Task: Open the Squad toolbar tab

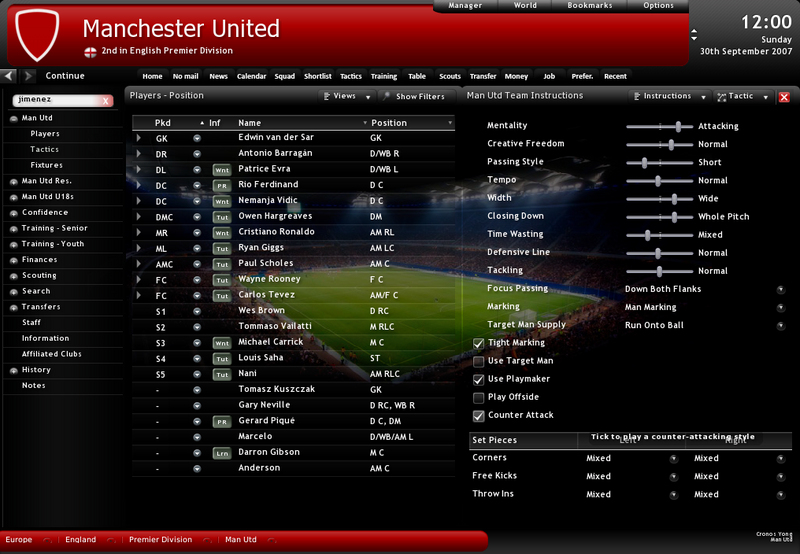Action: (285, 76)
